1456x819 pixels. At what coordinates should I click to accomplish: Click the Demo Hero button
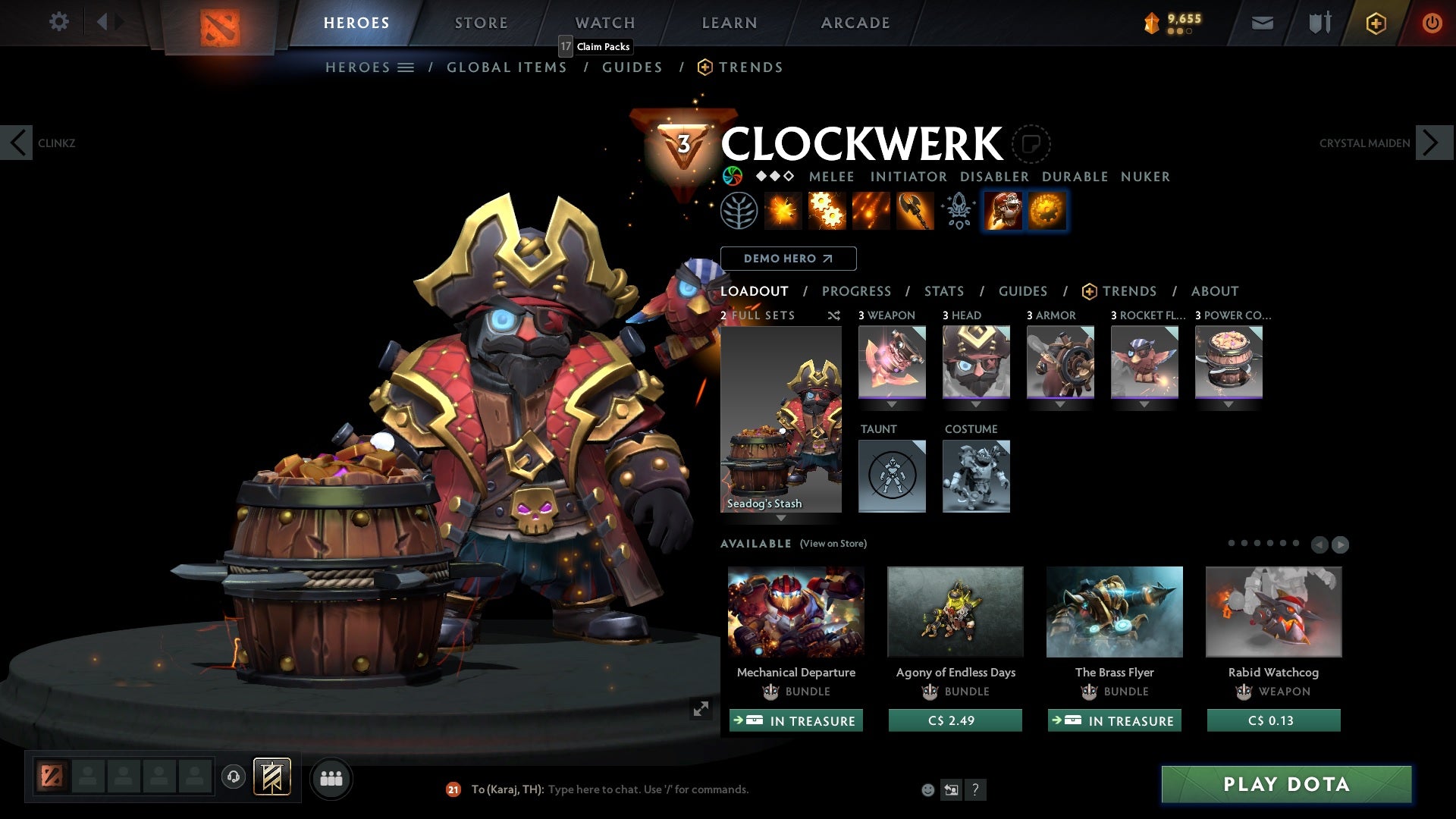[789, 258]
